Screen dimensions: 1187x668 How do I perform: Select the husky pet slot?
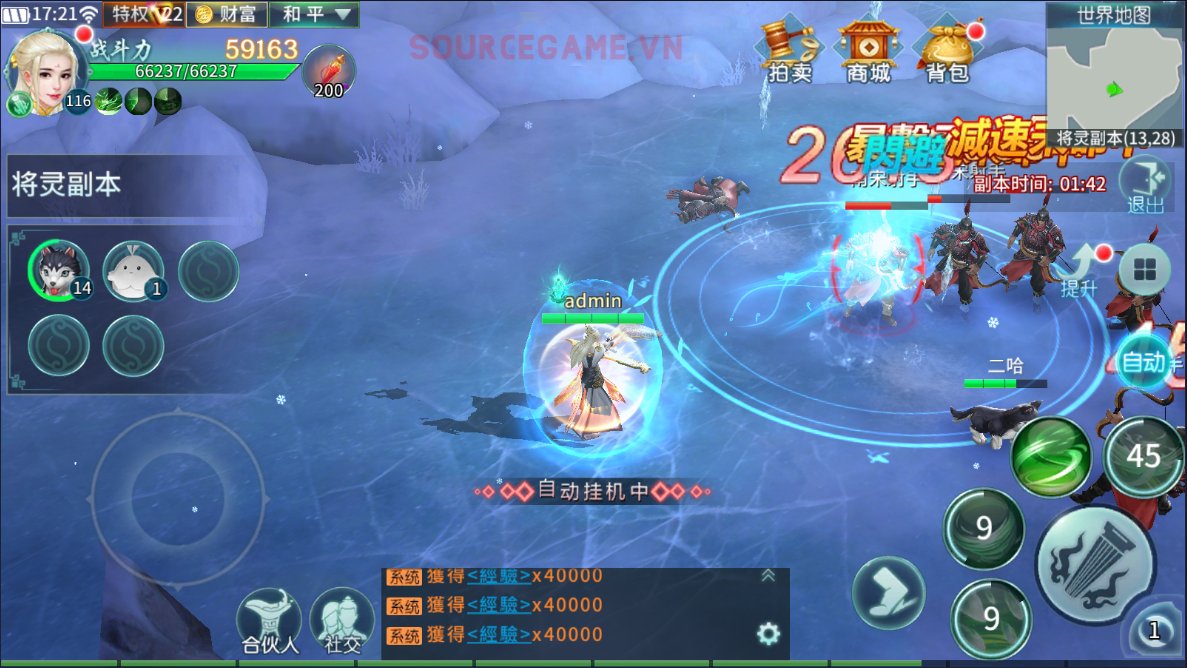tap(58, 270)
